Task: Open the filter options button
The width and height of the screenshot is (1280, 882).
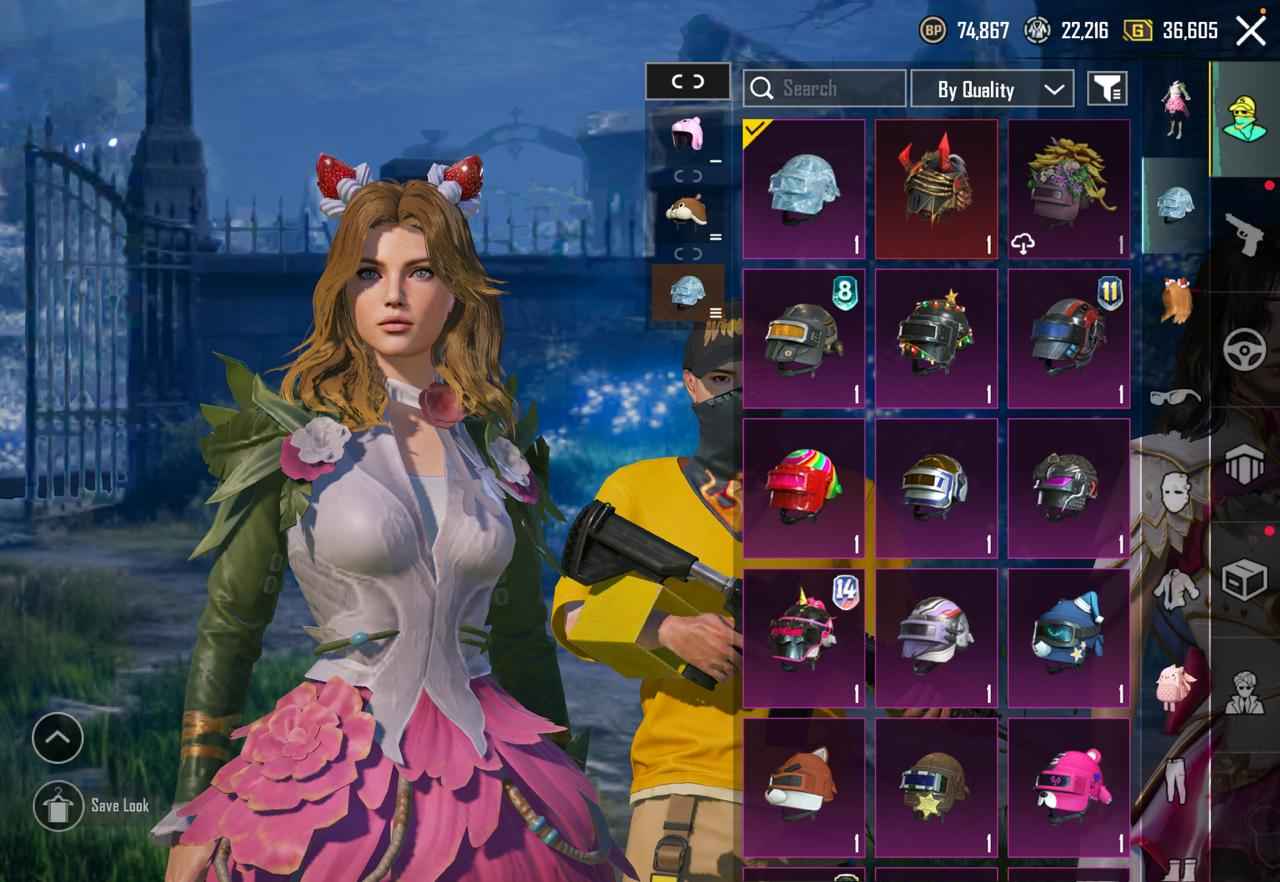Action: 1107,89
